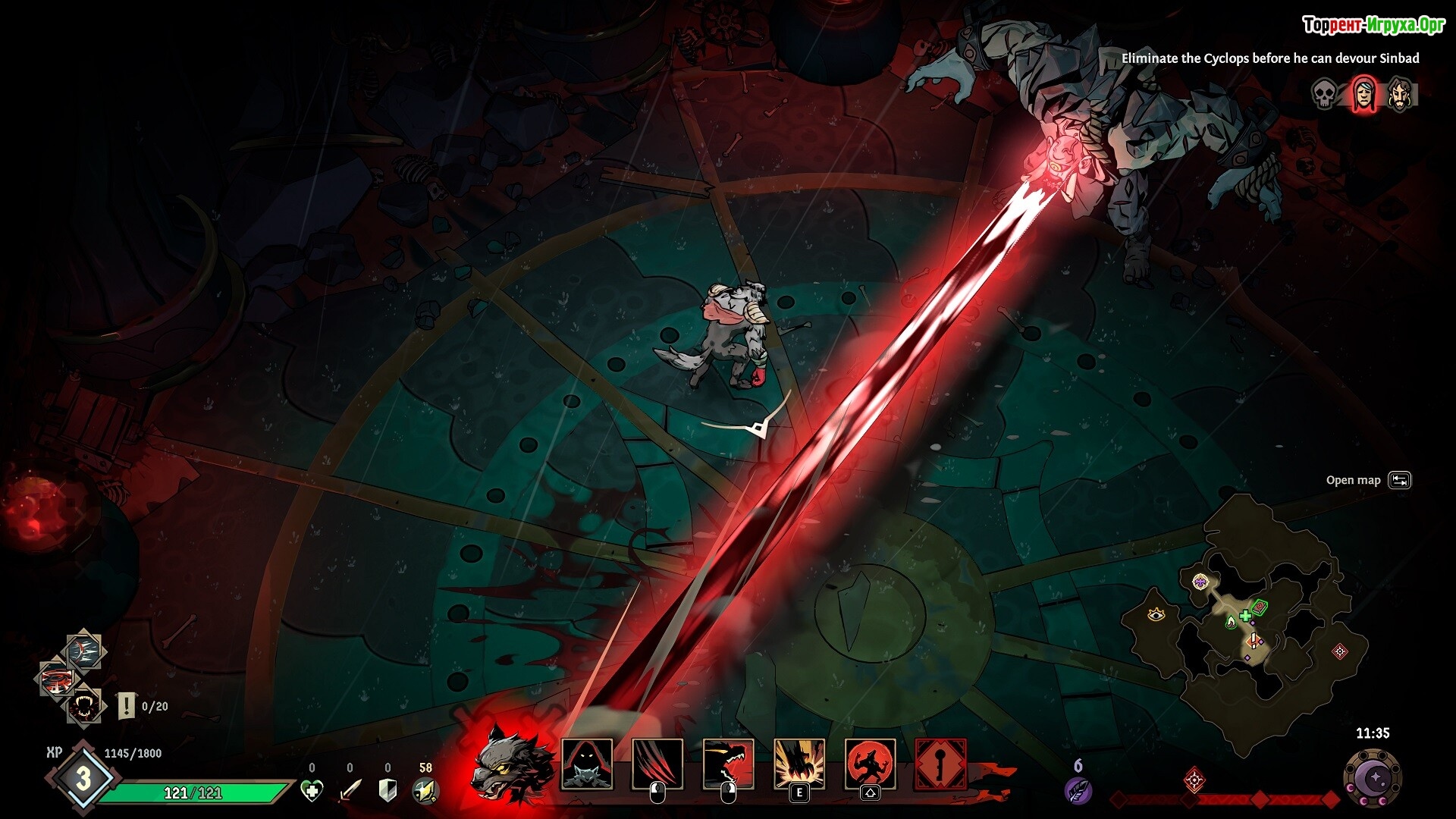Select the fanged maw passive icon
The height and width of the screenshot is (819, 1456).
click(x=83, y=707)
